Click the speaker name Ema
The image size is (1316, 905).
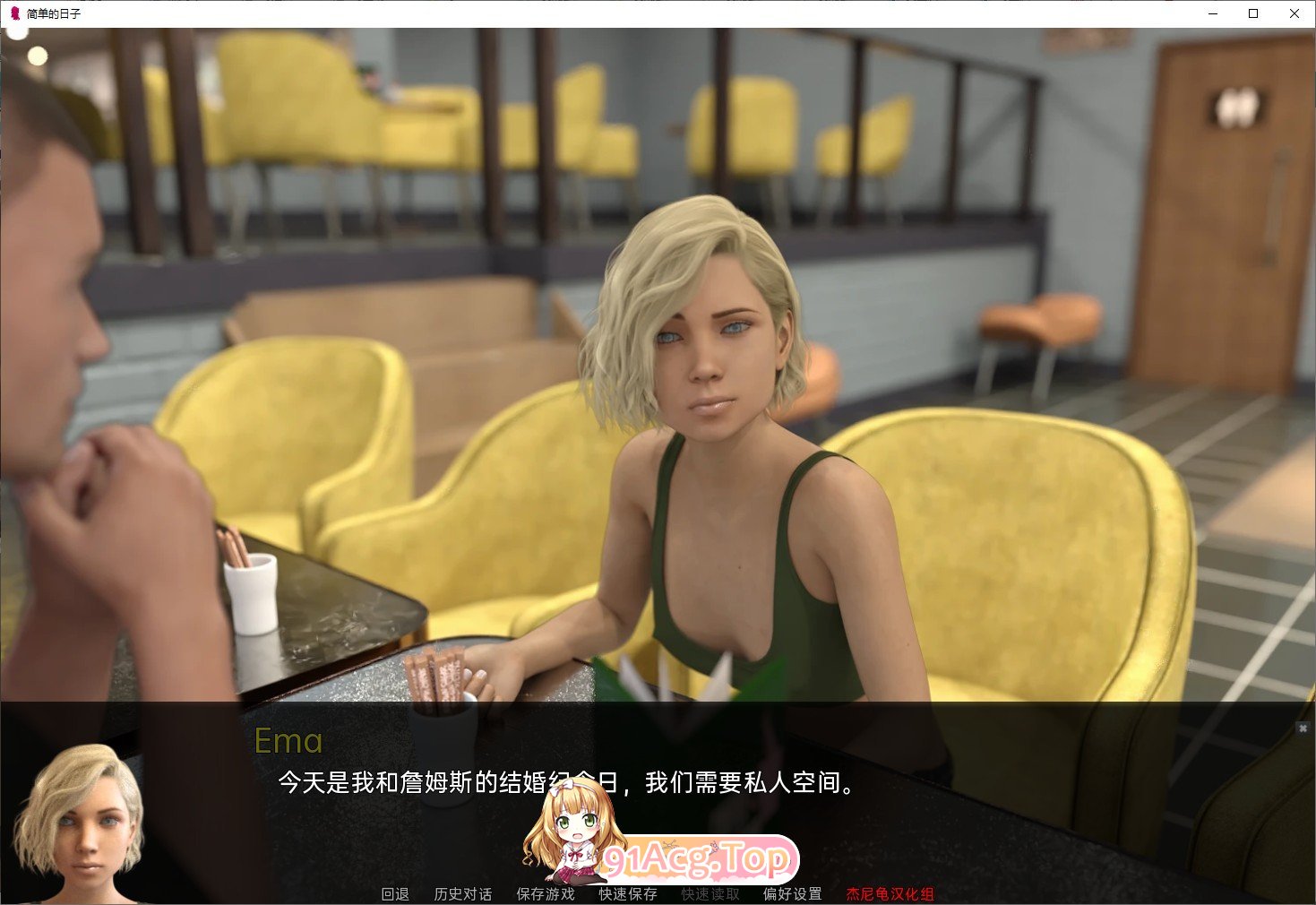point(288,741)
